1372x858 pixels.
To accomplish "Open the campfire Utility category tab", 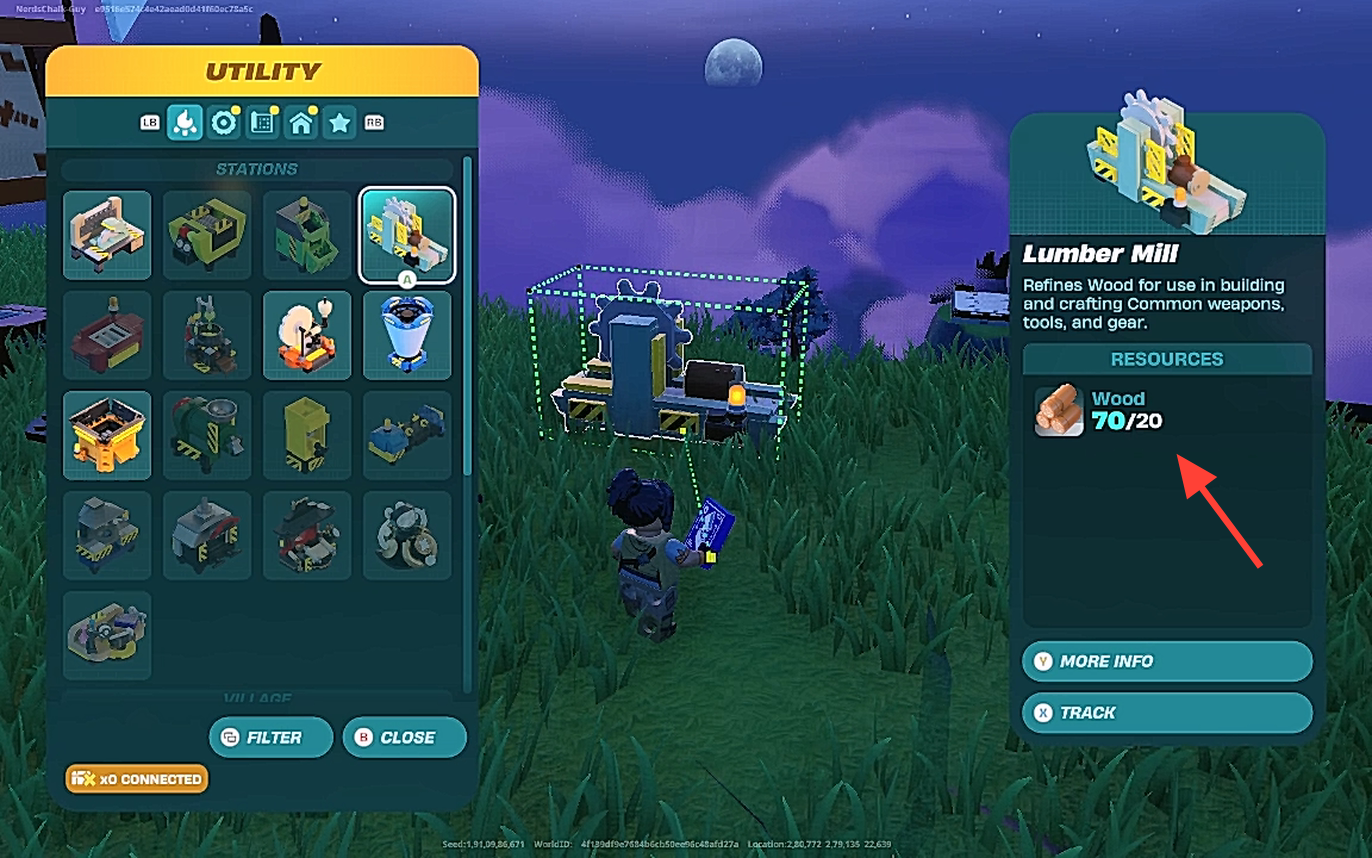I will coord(185,123).
